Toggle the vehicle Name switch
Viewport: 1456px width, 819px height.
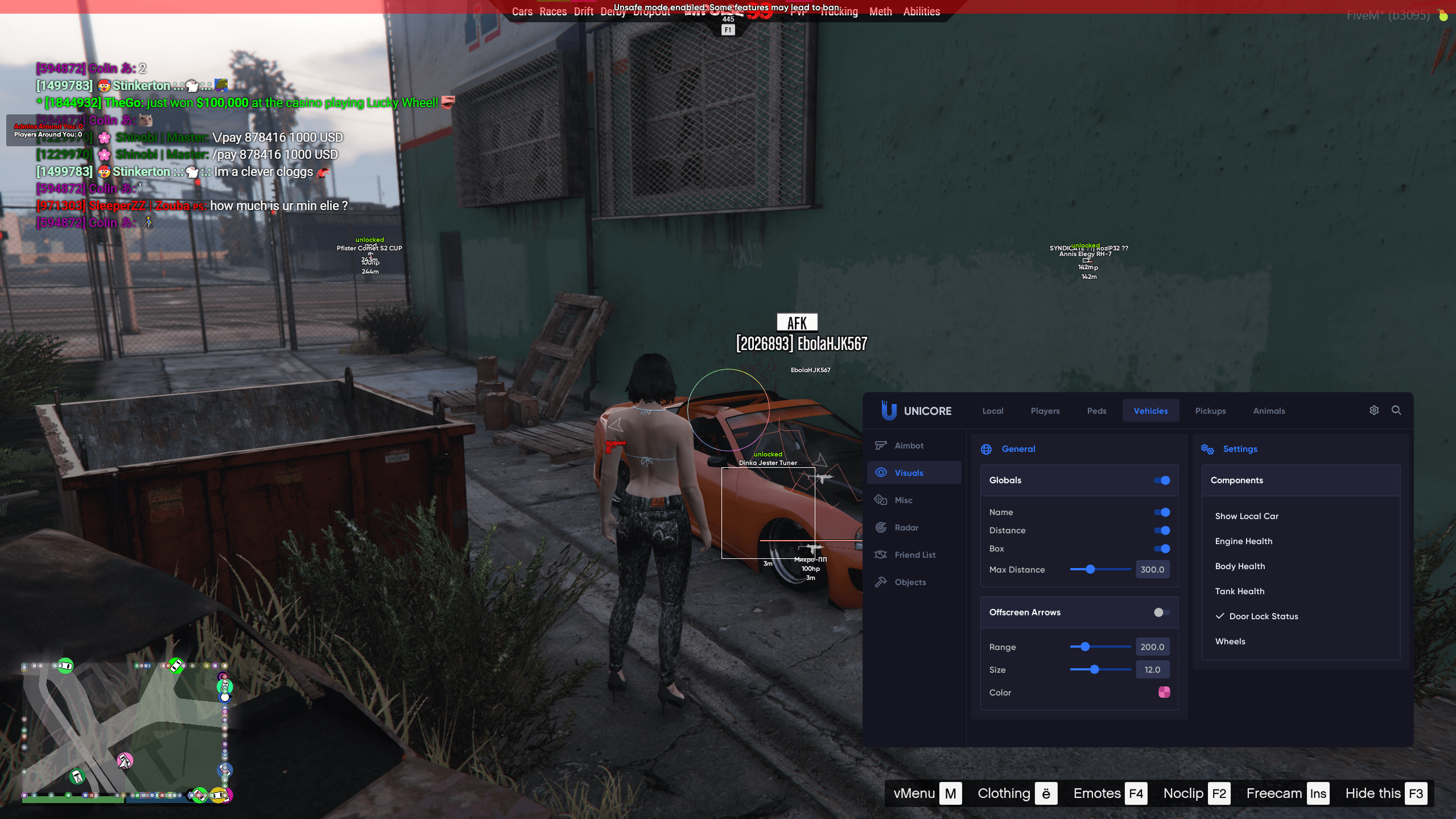(x=1161, y=512)
